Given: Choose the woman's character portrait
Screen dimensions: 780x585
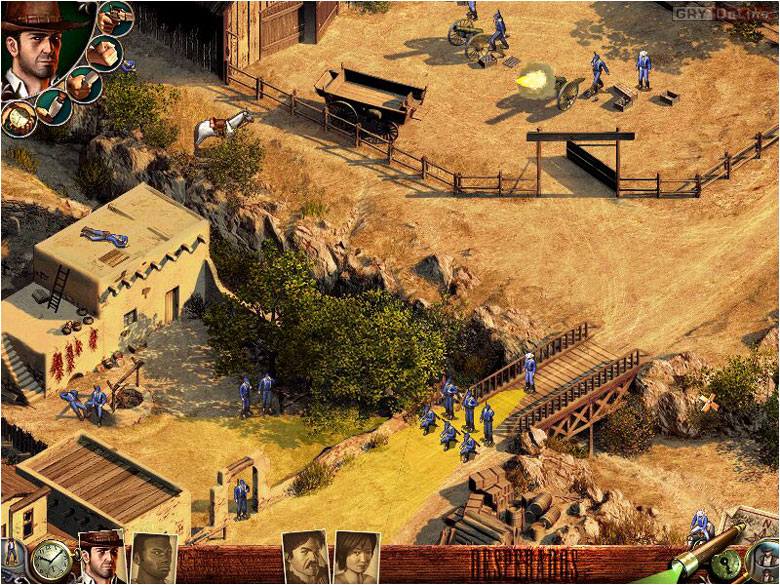Looking at the screenshot, I should (356, 558).
